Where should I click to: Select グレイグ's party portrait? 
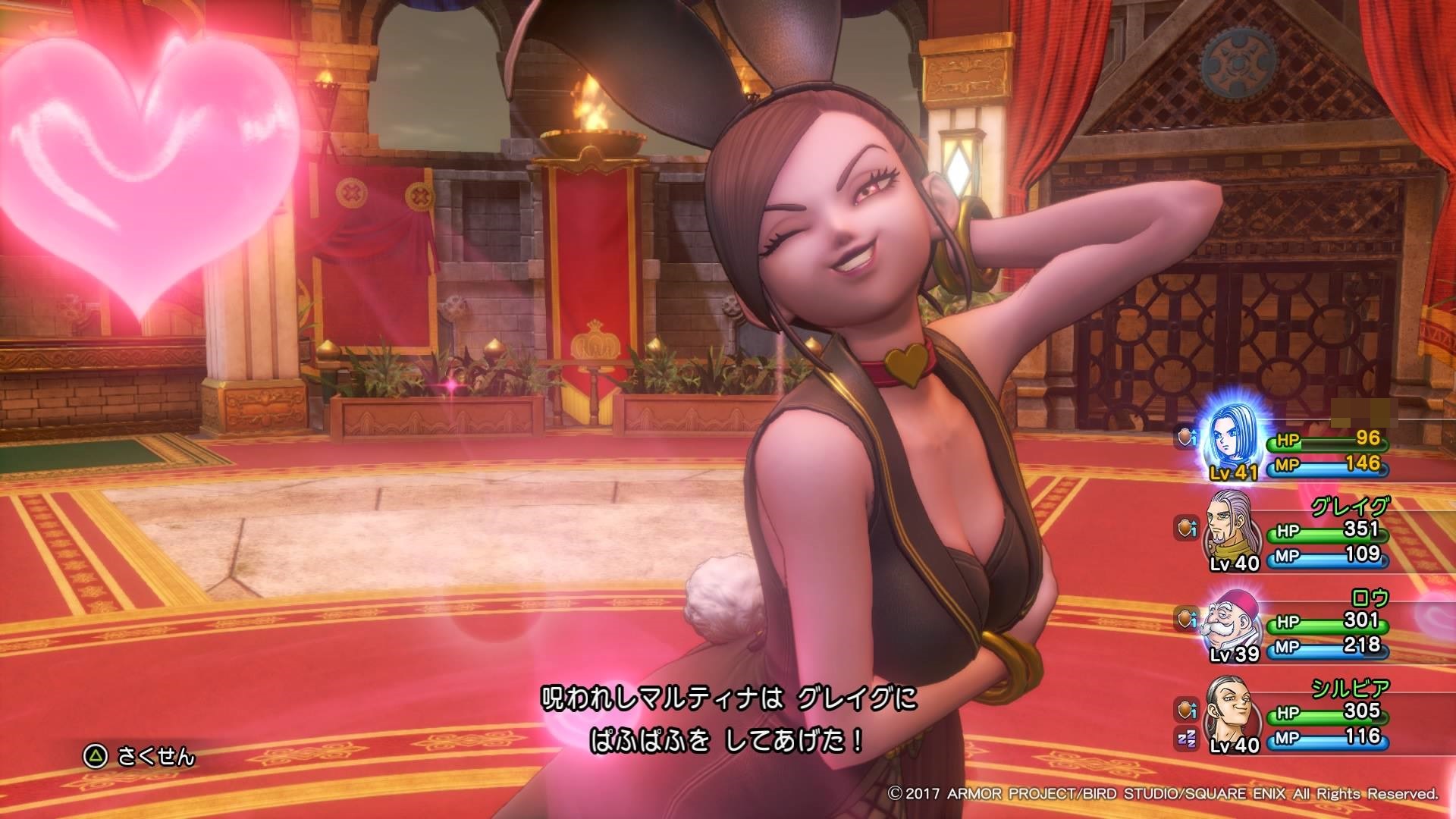coord(1230,532)
